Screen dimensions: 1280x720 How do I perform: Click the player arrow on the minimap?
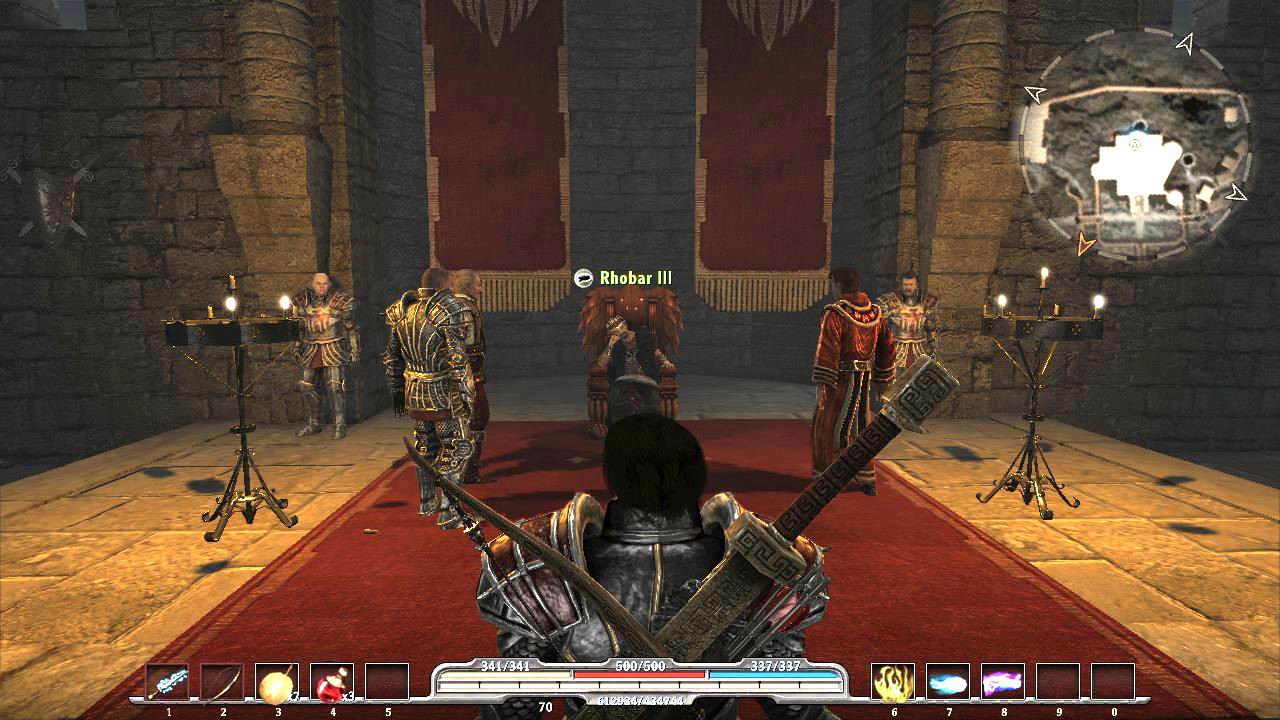(1134, 147)
